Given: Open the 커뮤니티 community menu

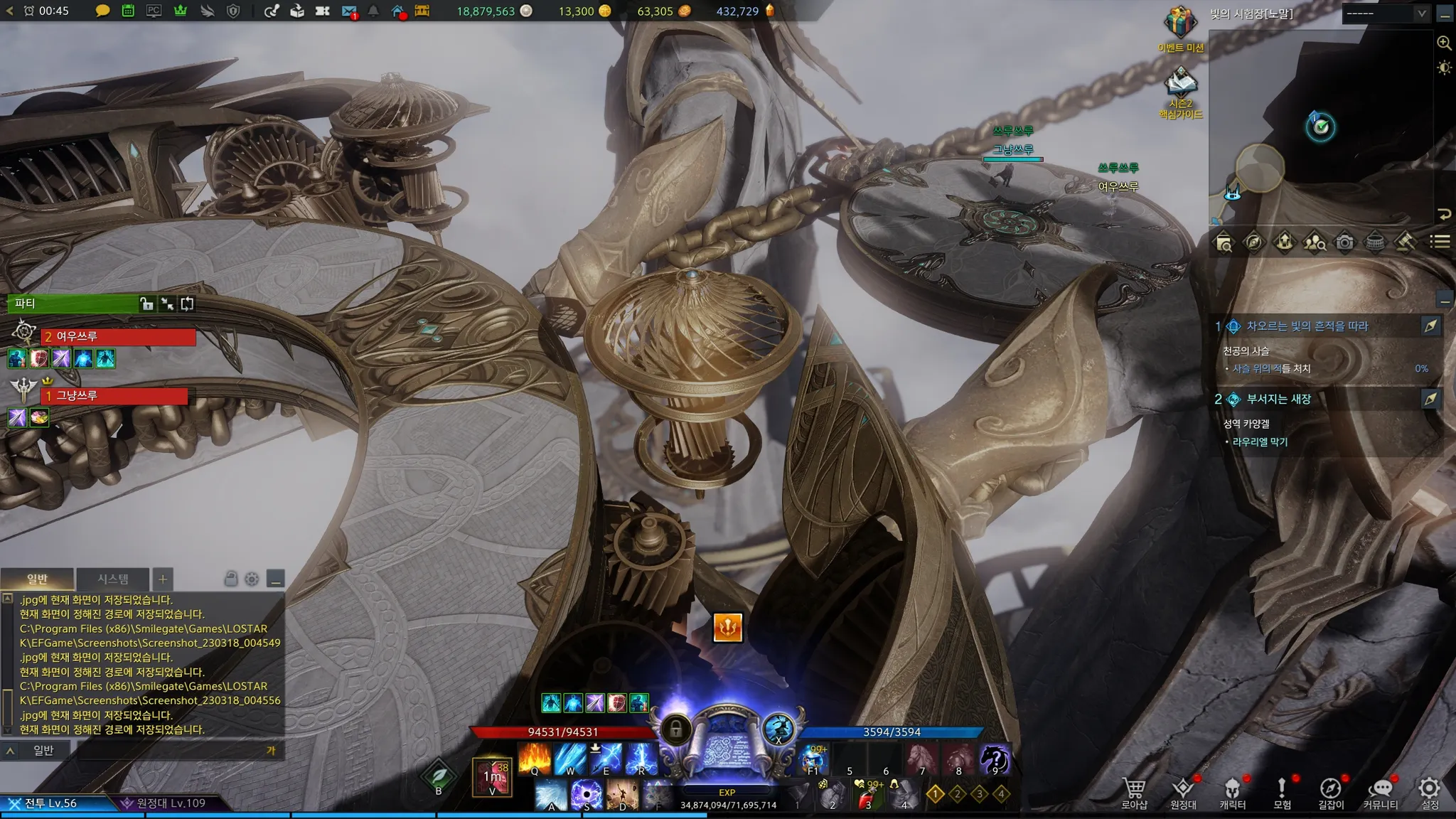Looking at the screenshot, I should pyautogui.click(x=1380, y=791).
